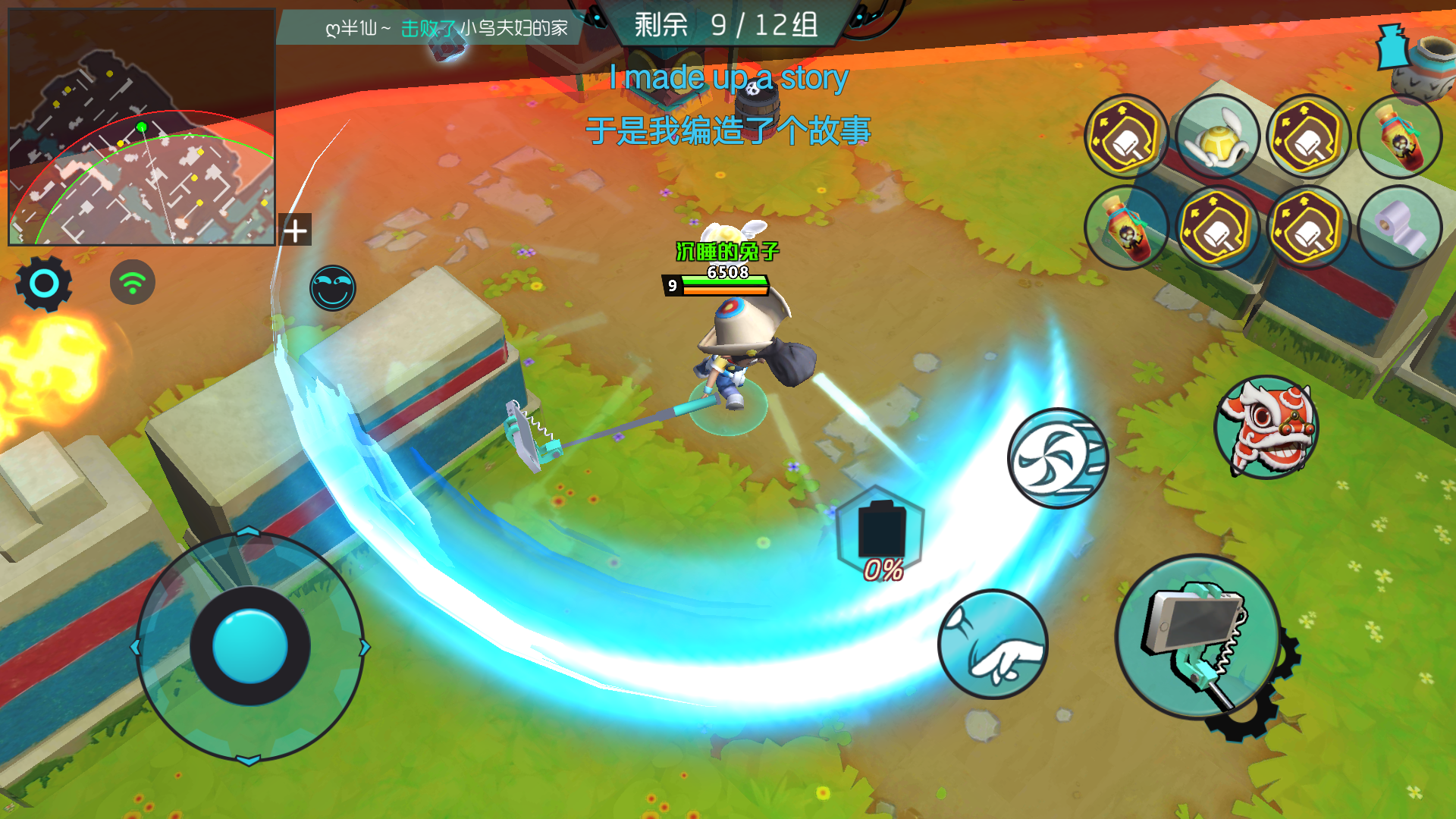The image size is (1456, 819).
Task: Expand the minimap with the plus button
Action: [295, 231]
